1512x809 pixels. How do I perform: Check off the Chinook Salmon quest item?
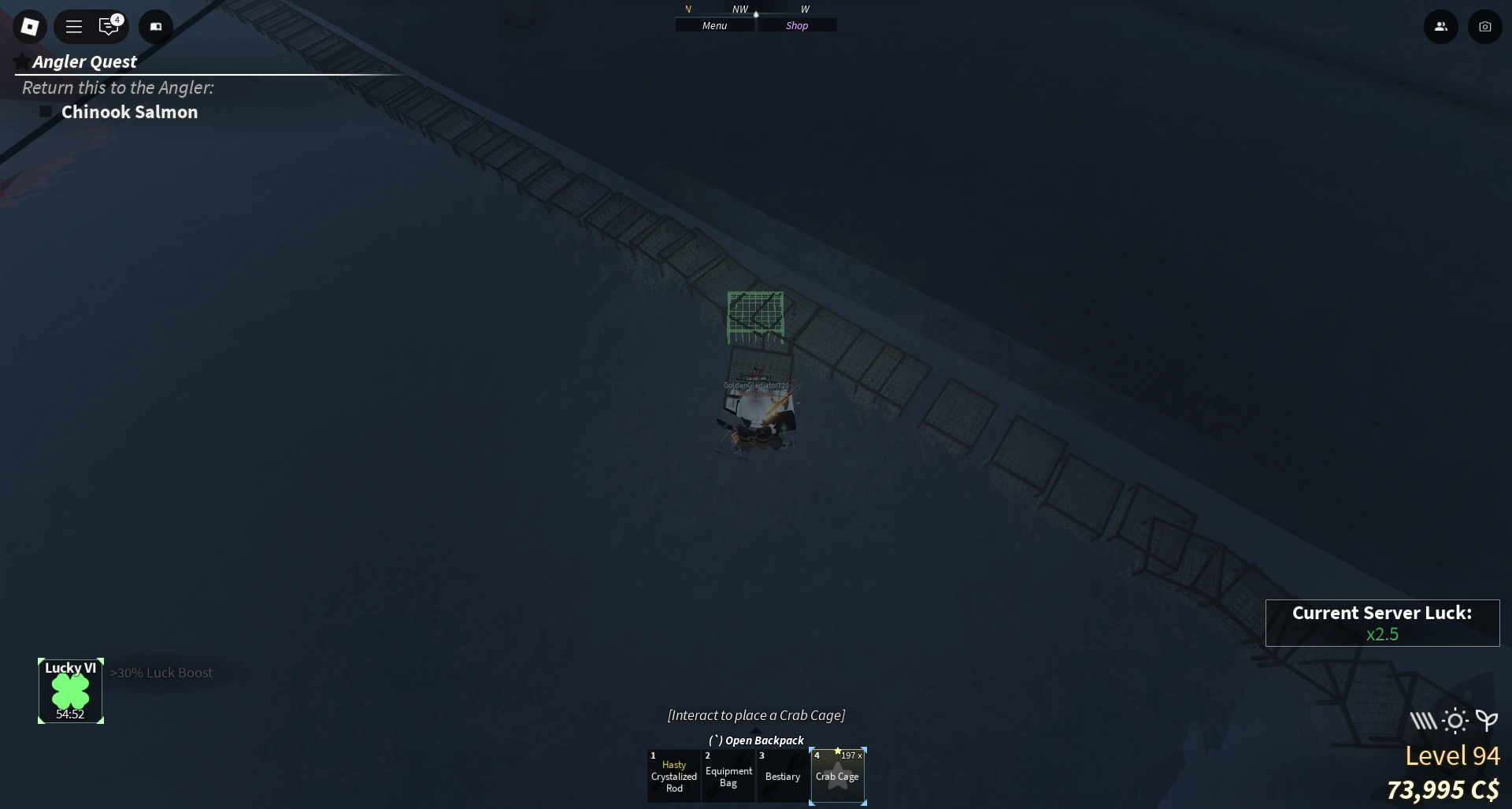(45, 111)
